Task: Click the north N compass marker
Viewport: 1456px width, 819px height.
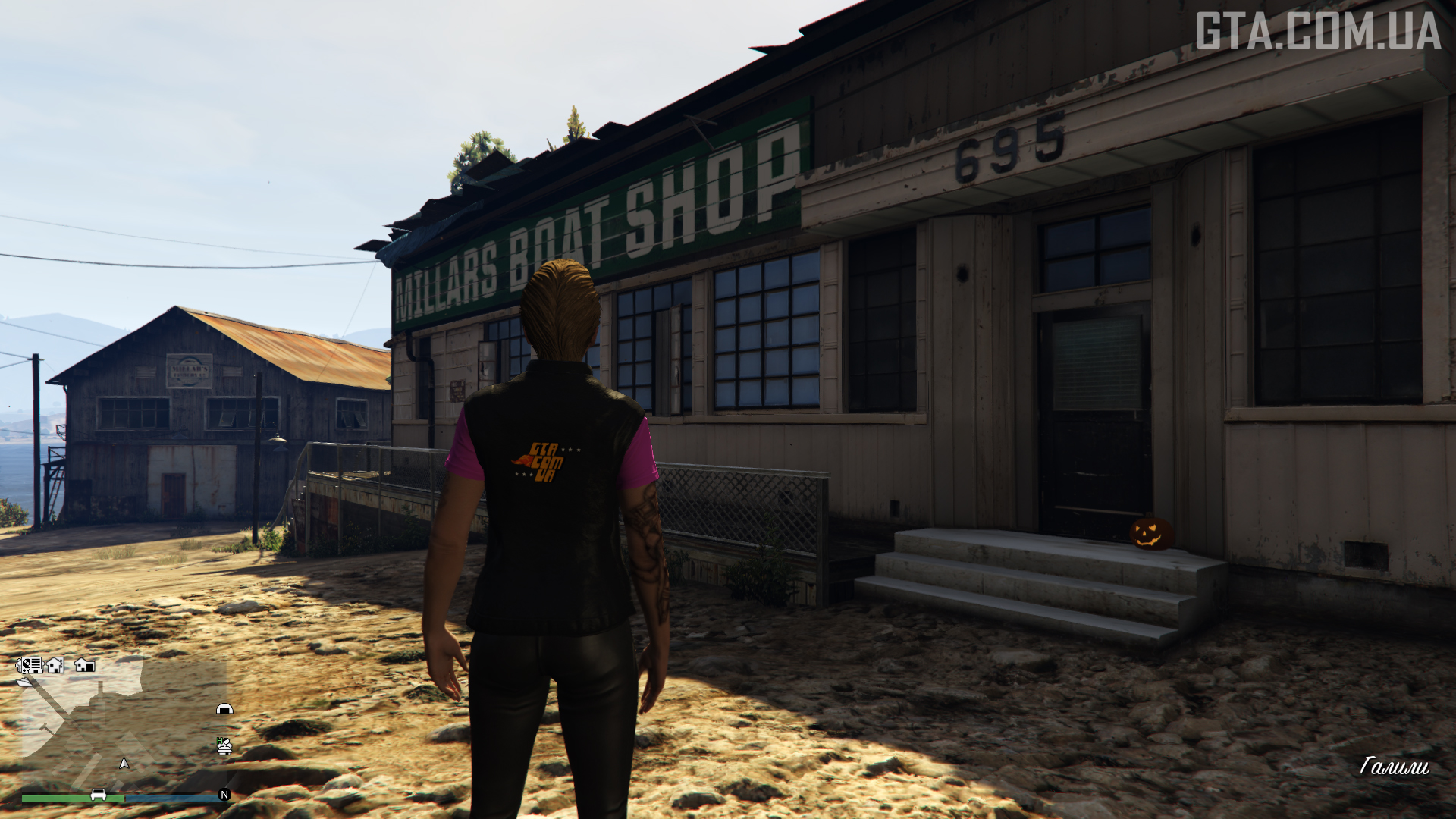Action: pyautogui.click(x=224, y=795)
